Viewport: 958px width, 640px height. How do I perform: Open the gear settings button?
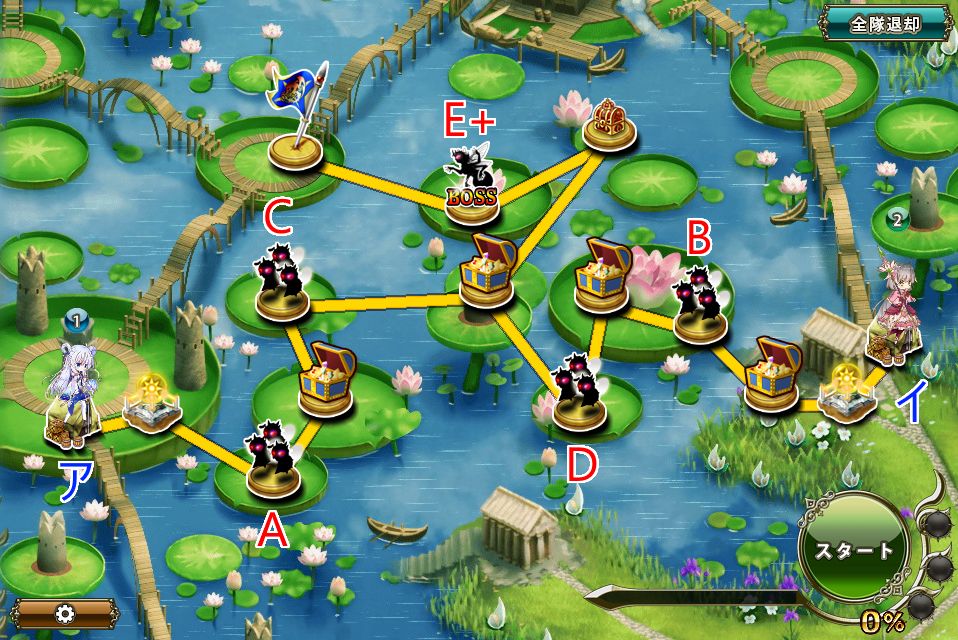click(62, 612)
